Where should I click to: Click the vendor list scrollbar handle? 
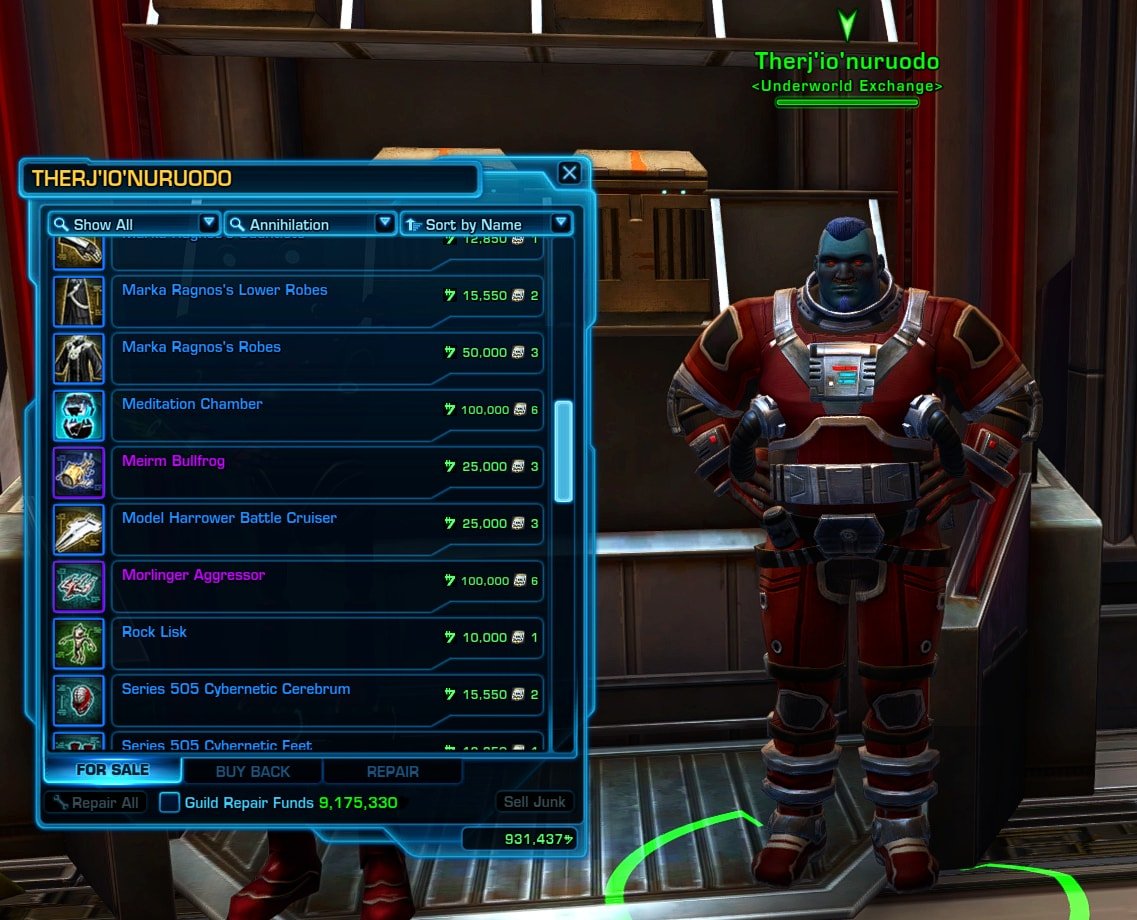[563, 450]
